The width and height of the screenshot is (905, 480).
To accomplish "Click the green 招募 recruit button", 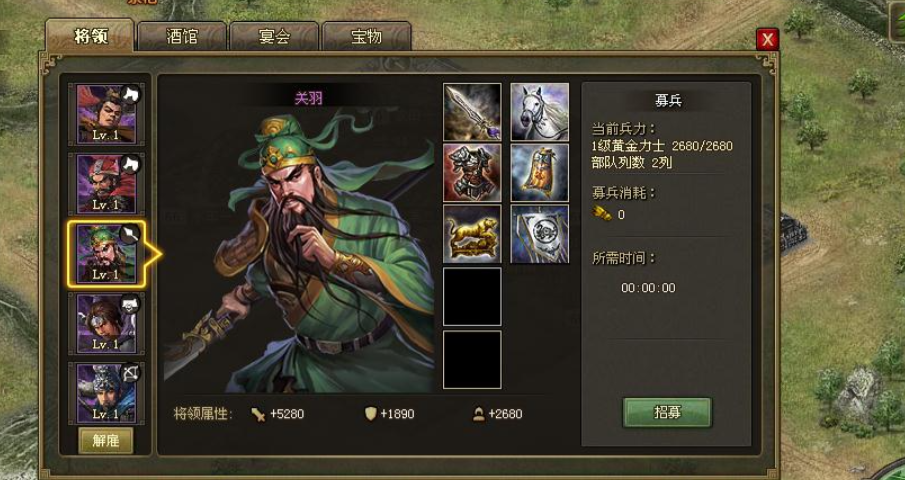I will tap(667, 412).
